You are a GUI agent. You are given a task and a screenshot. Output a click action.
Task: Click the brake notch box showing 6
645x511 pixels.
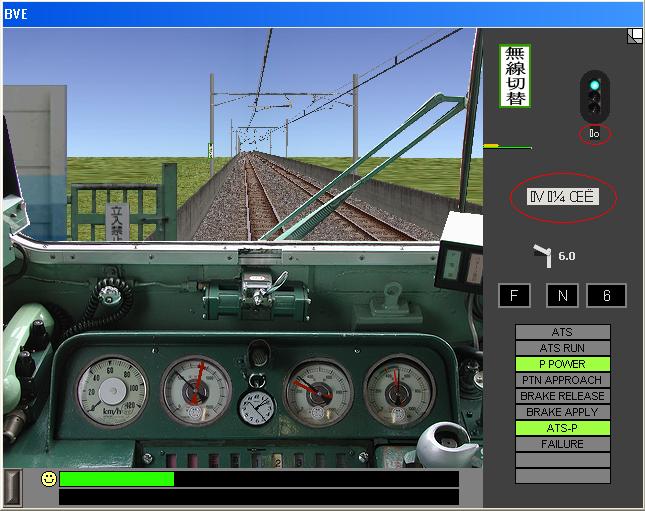point(606,296)
